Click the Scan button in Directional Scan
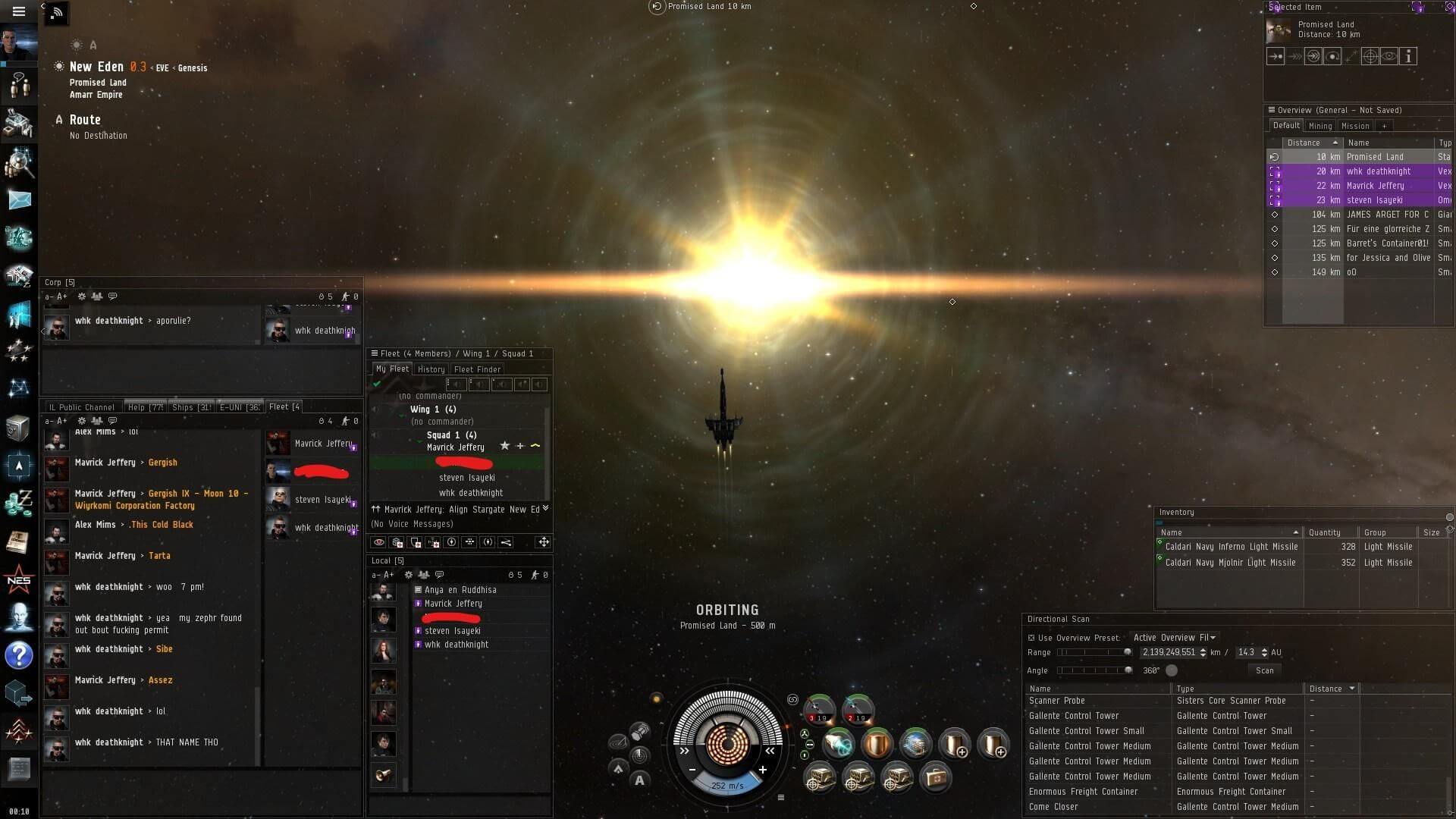The height and width of the screenshot is (819, 1456). point(1264,670)
